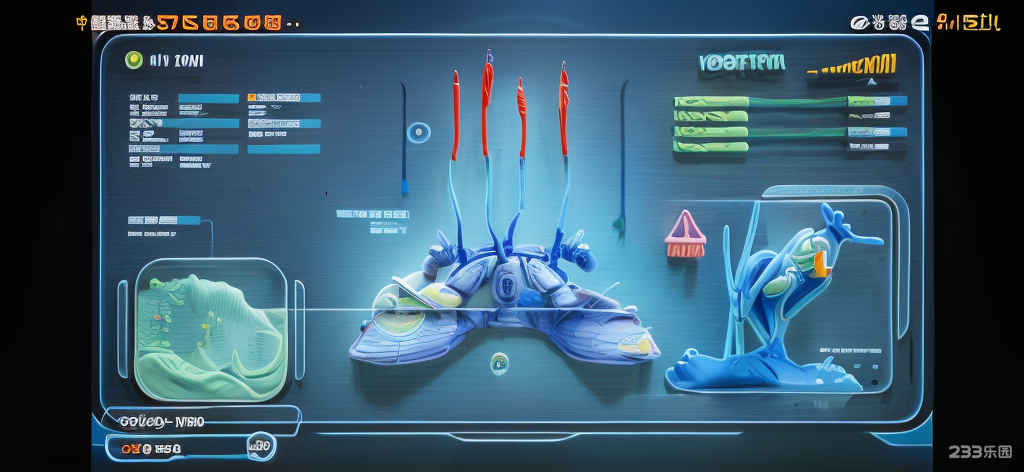Select the outlined white-text button above the orange one
This screenshot has width=1024, height=472.
pos(195,421)
